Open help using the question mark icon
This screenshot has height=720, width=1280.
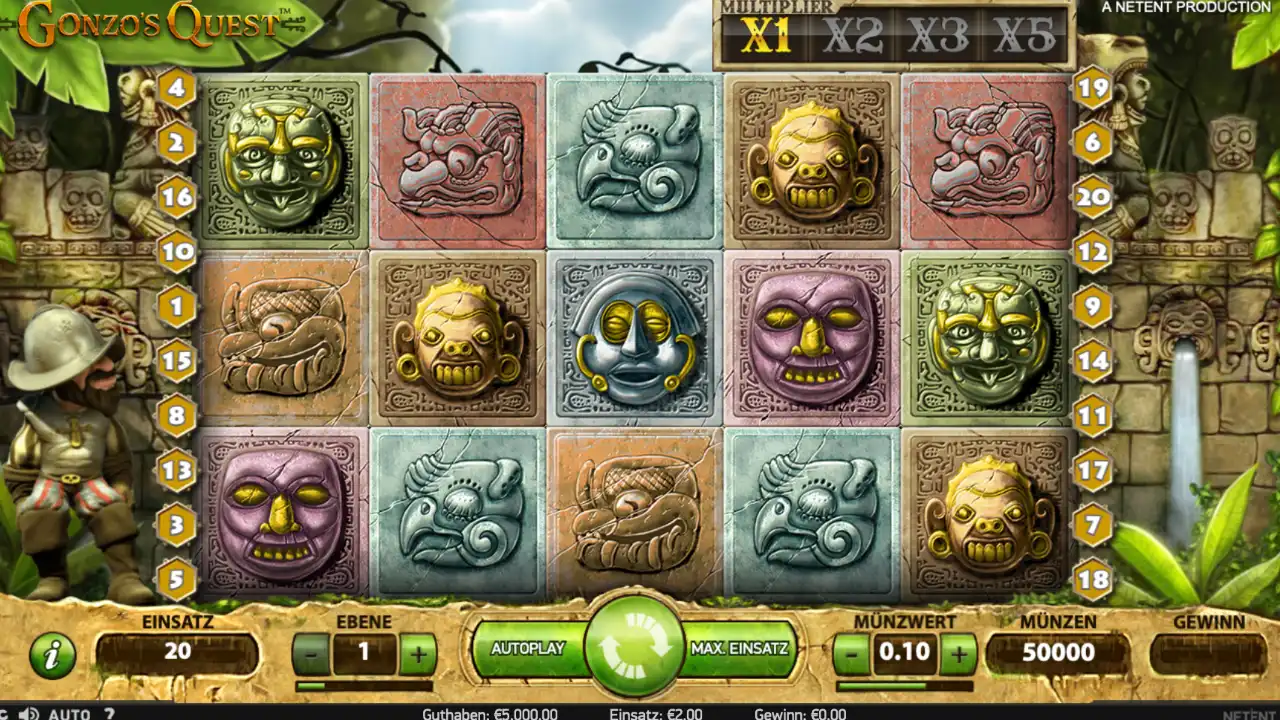tap(107, 713)
